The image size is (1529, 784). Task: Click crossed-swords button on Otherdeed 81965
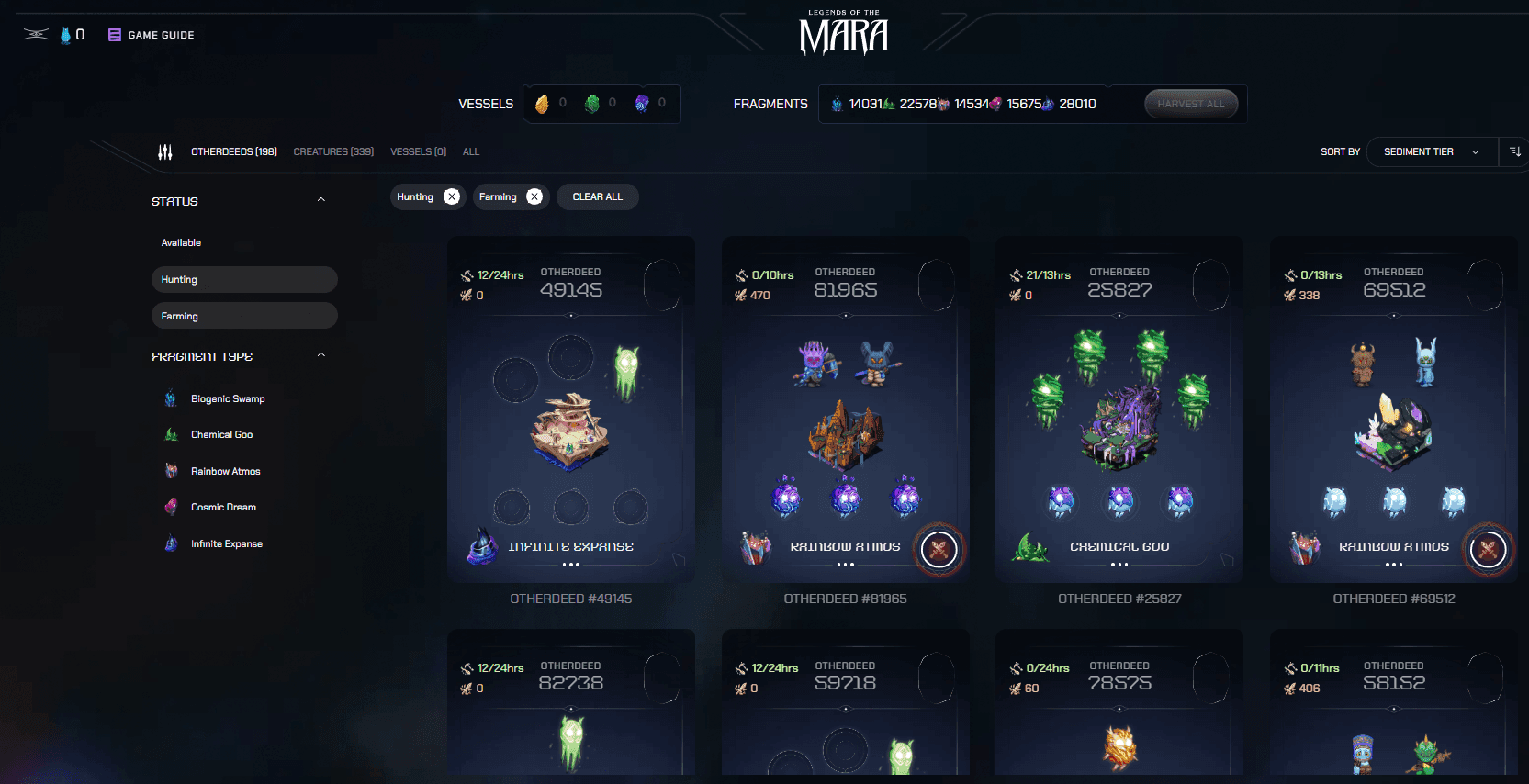[939, 550]
